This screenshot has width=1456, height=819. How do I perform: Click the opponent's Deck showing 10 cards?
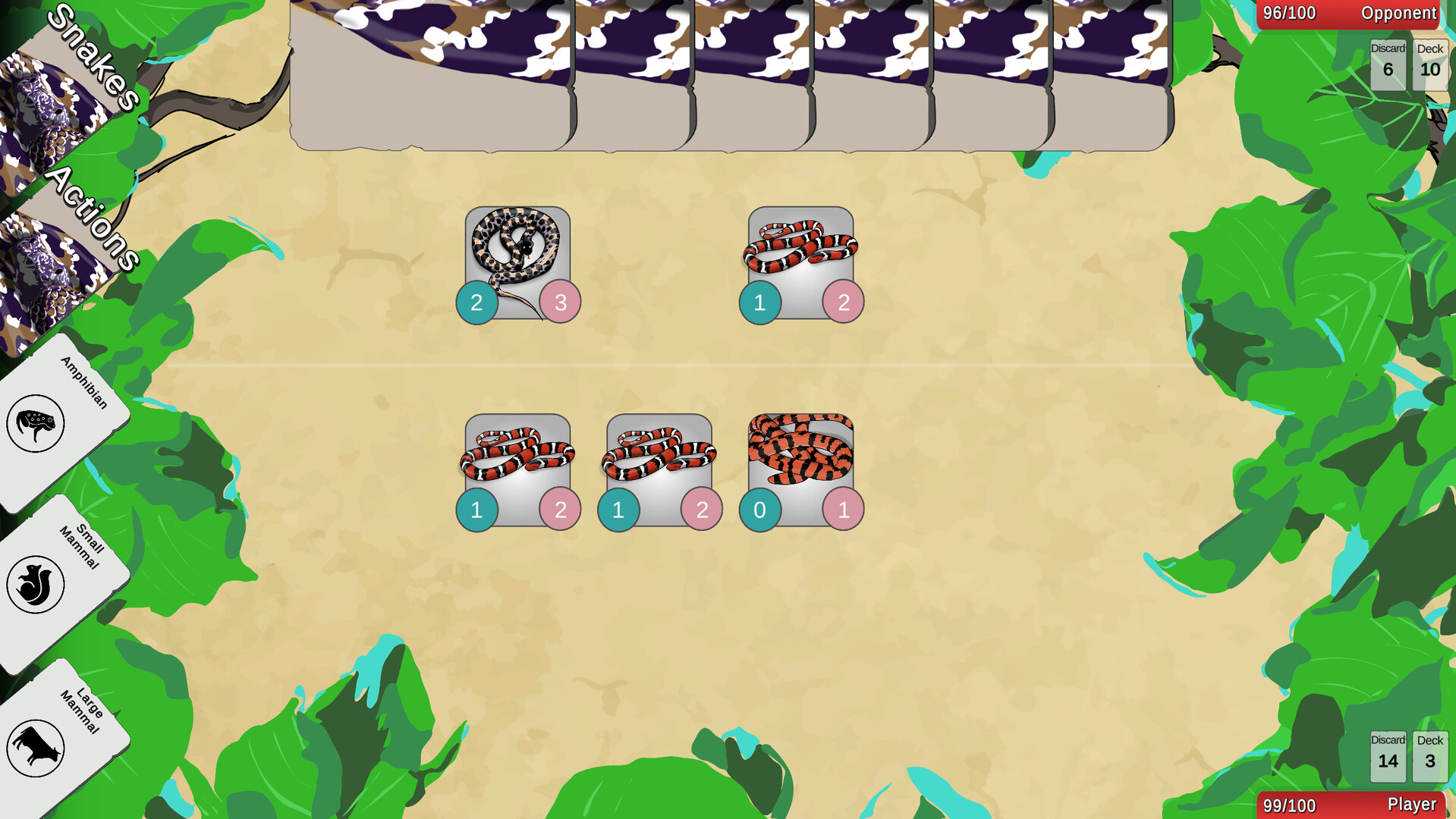[x=1429, y=64]
